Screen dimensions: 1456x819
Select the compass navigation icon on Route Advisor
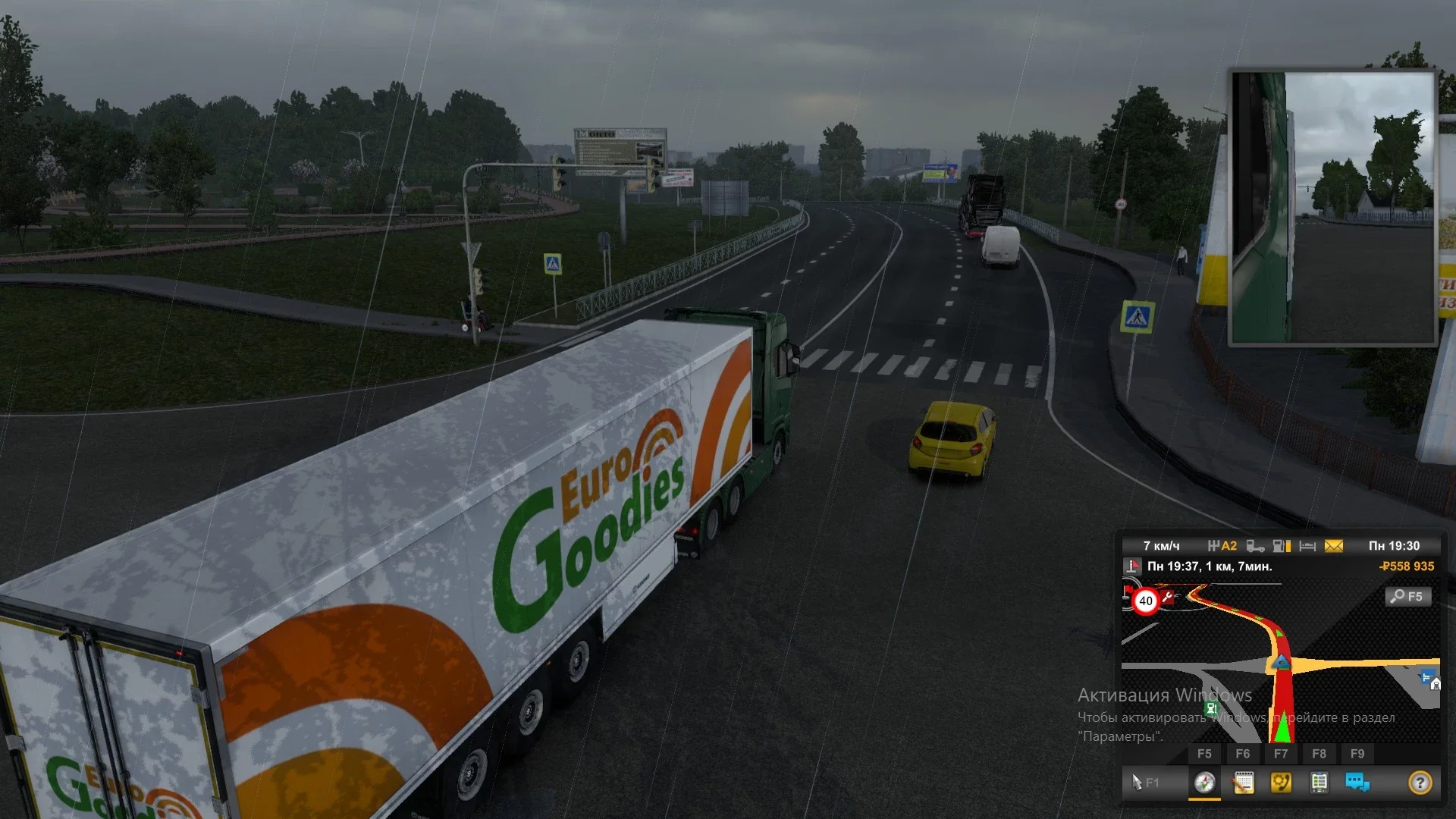1206,781
